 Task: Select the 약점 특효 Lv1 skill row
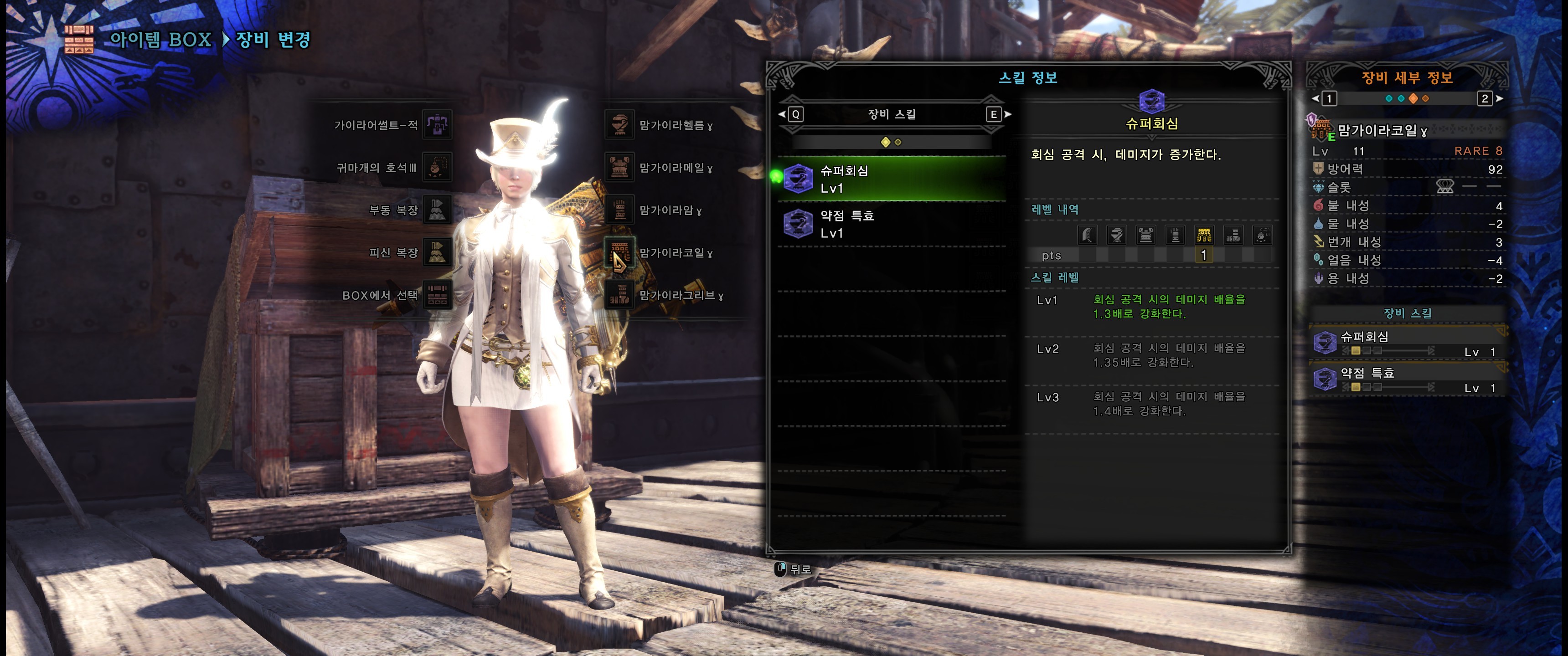coord(892,224)
